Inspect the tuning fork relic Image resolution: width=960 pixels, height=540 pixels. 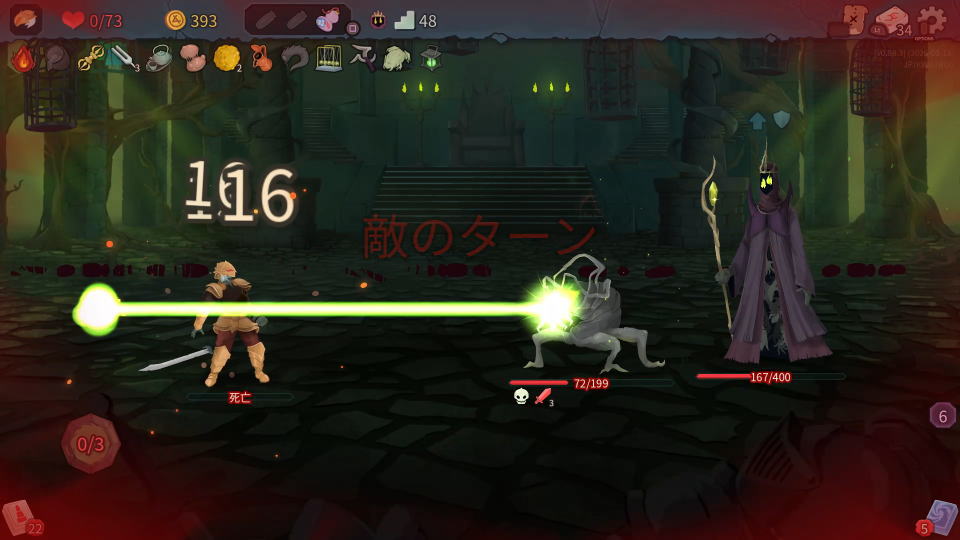click(x=124, y=58)
